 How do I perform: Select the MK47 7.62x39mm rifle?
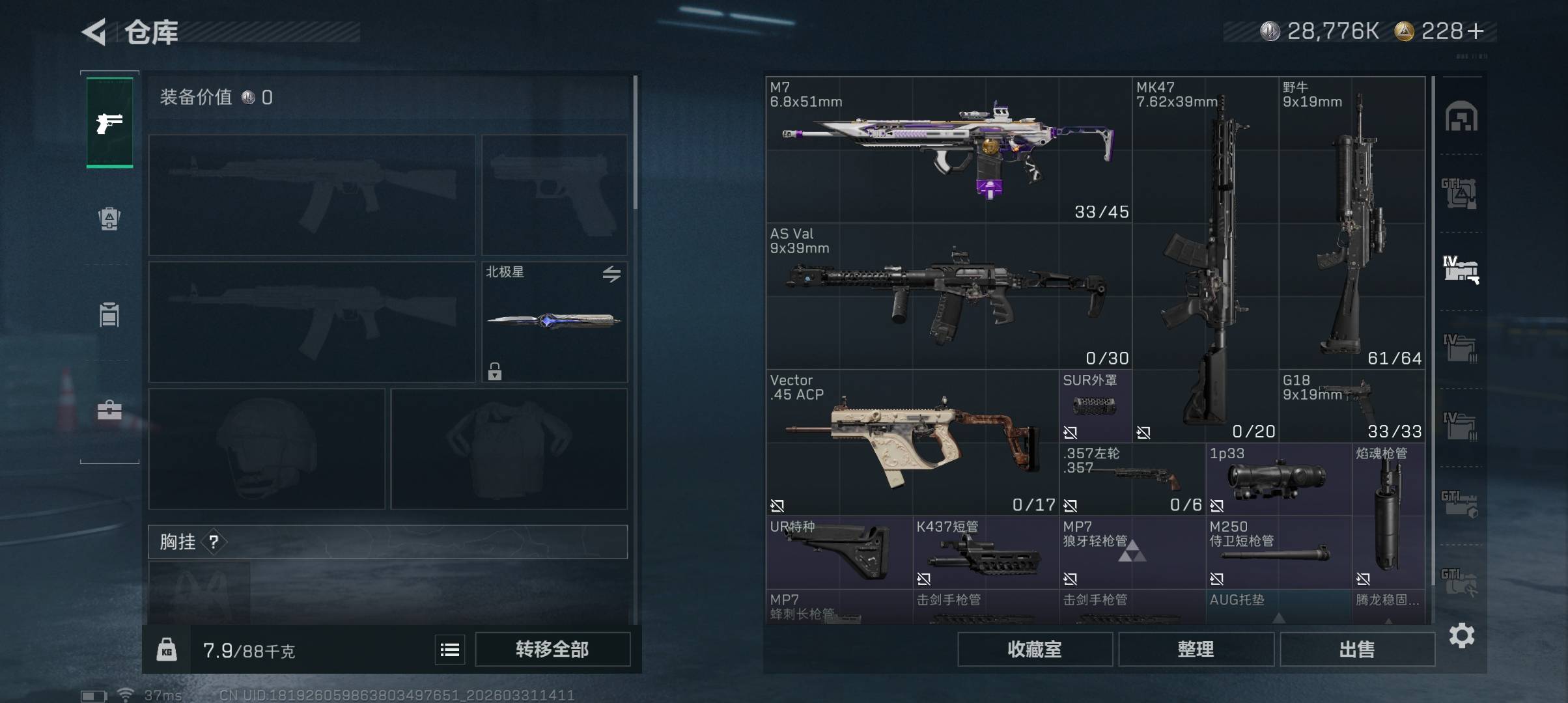coord(1205,260)
